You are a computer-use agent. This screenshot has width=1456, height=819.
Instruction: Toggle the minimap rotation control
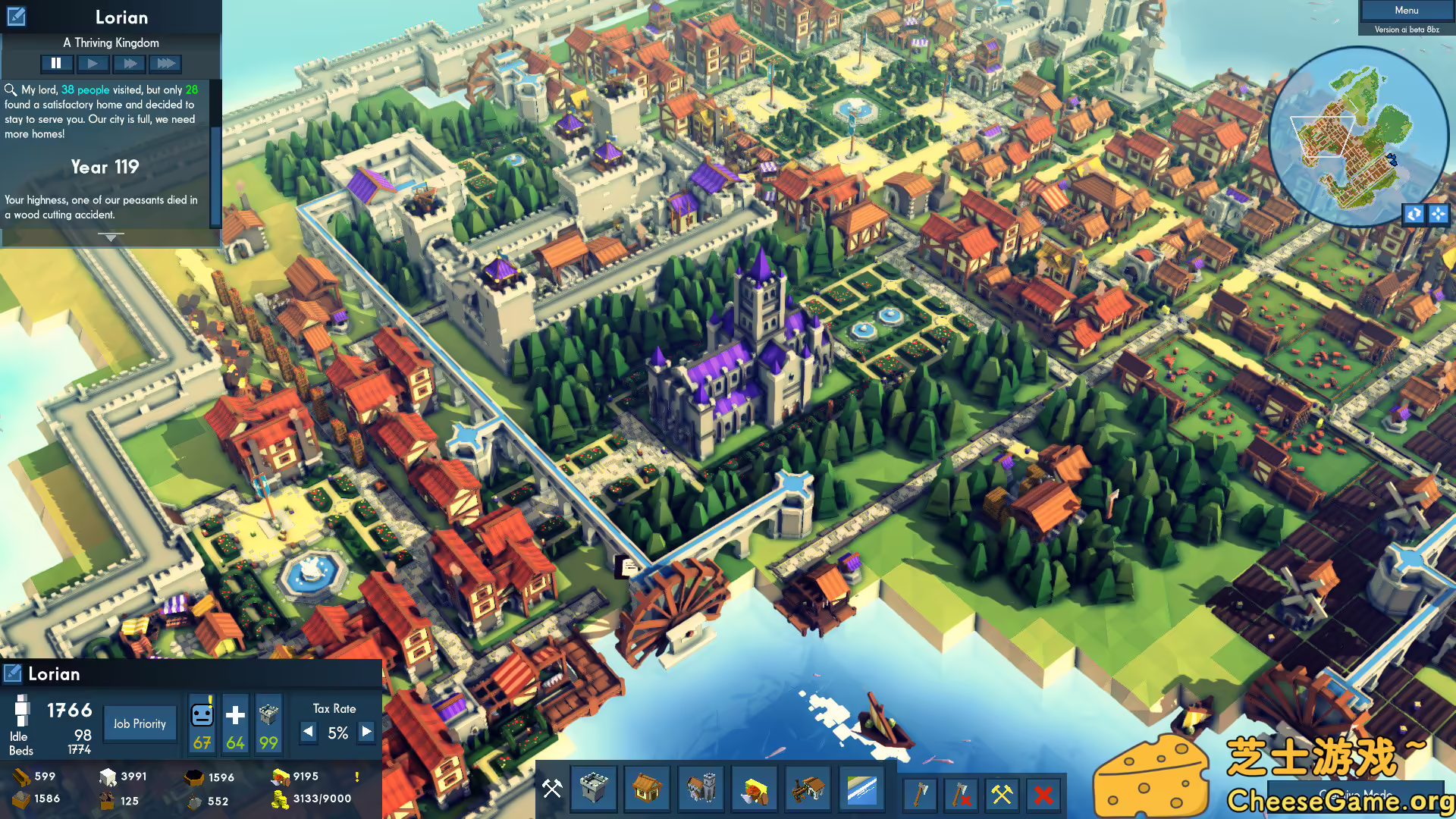[1412, 215]
